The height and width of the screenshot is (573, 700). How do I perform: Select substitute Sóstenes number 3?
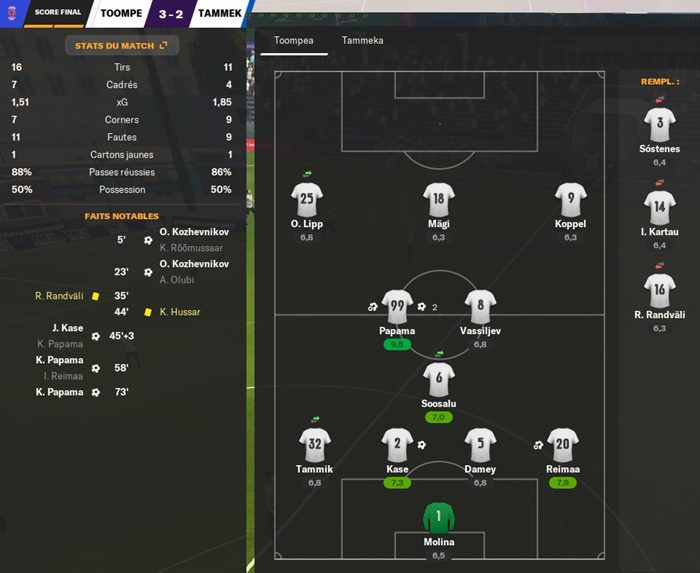point(659,127)
